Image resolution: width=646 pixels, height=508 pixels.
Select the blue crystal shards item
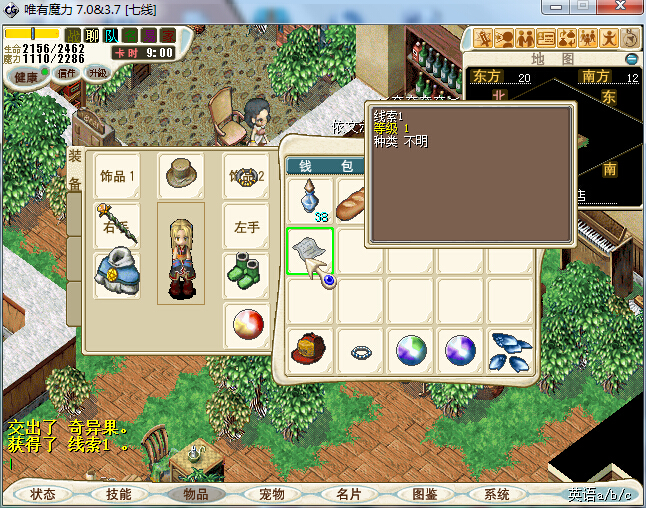pos(511,350)
